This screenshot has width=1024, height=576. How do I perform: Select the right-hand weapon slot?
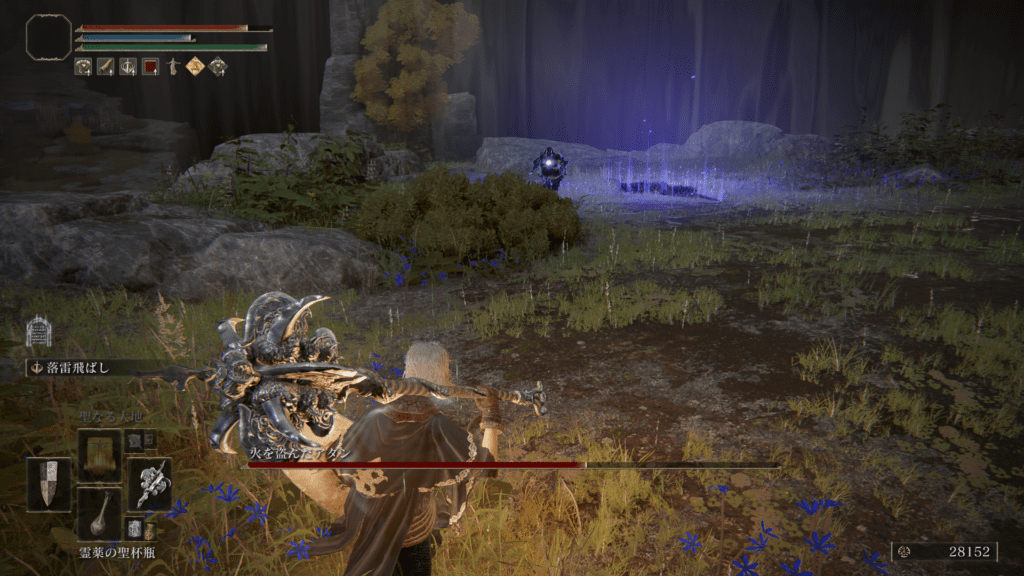click(149, 484)
